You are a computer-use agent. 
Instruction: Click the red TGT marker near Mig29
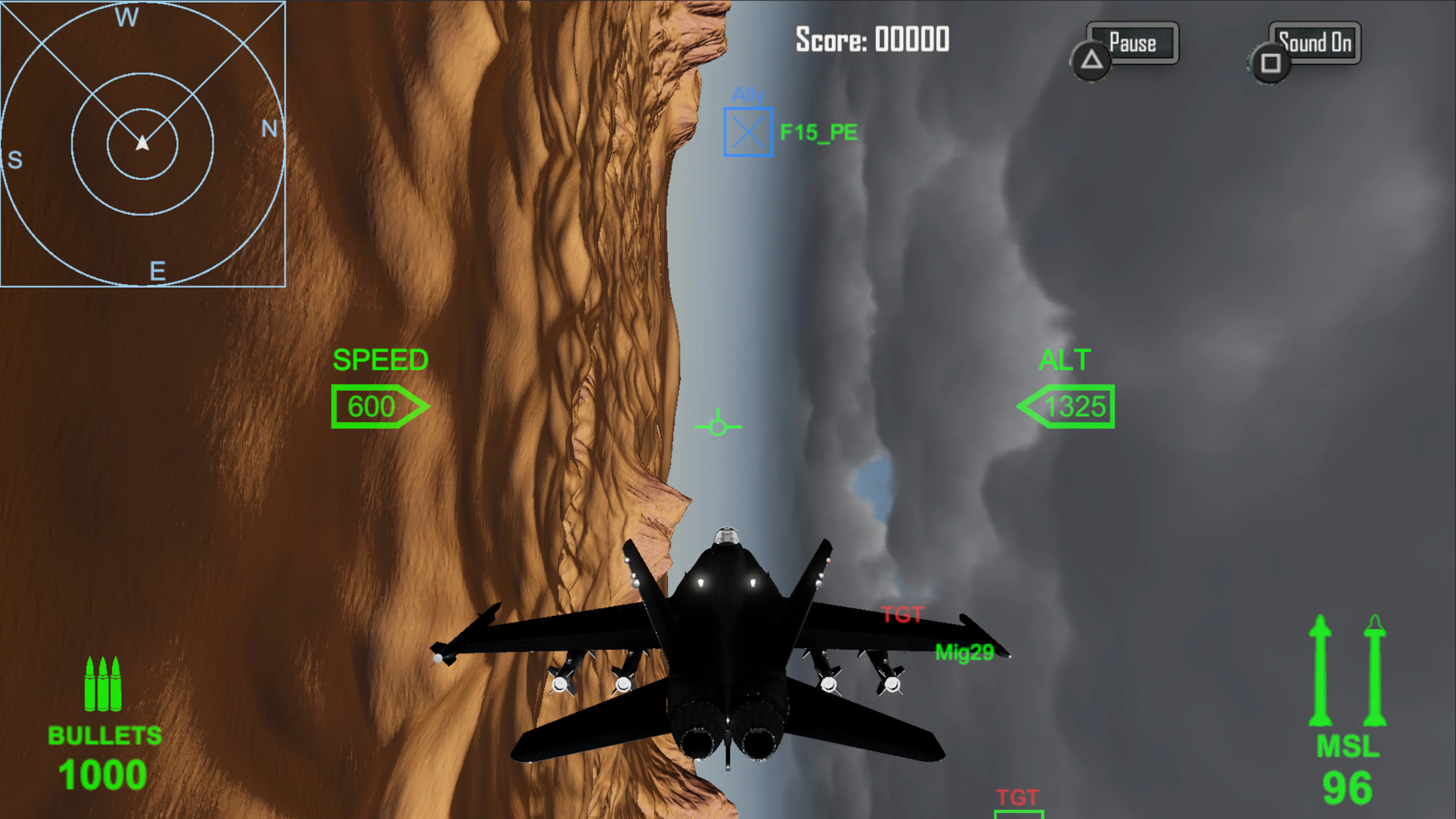pos(902,614)
